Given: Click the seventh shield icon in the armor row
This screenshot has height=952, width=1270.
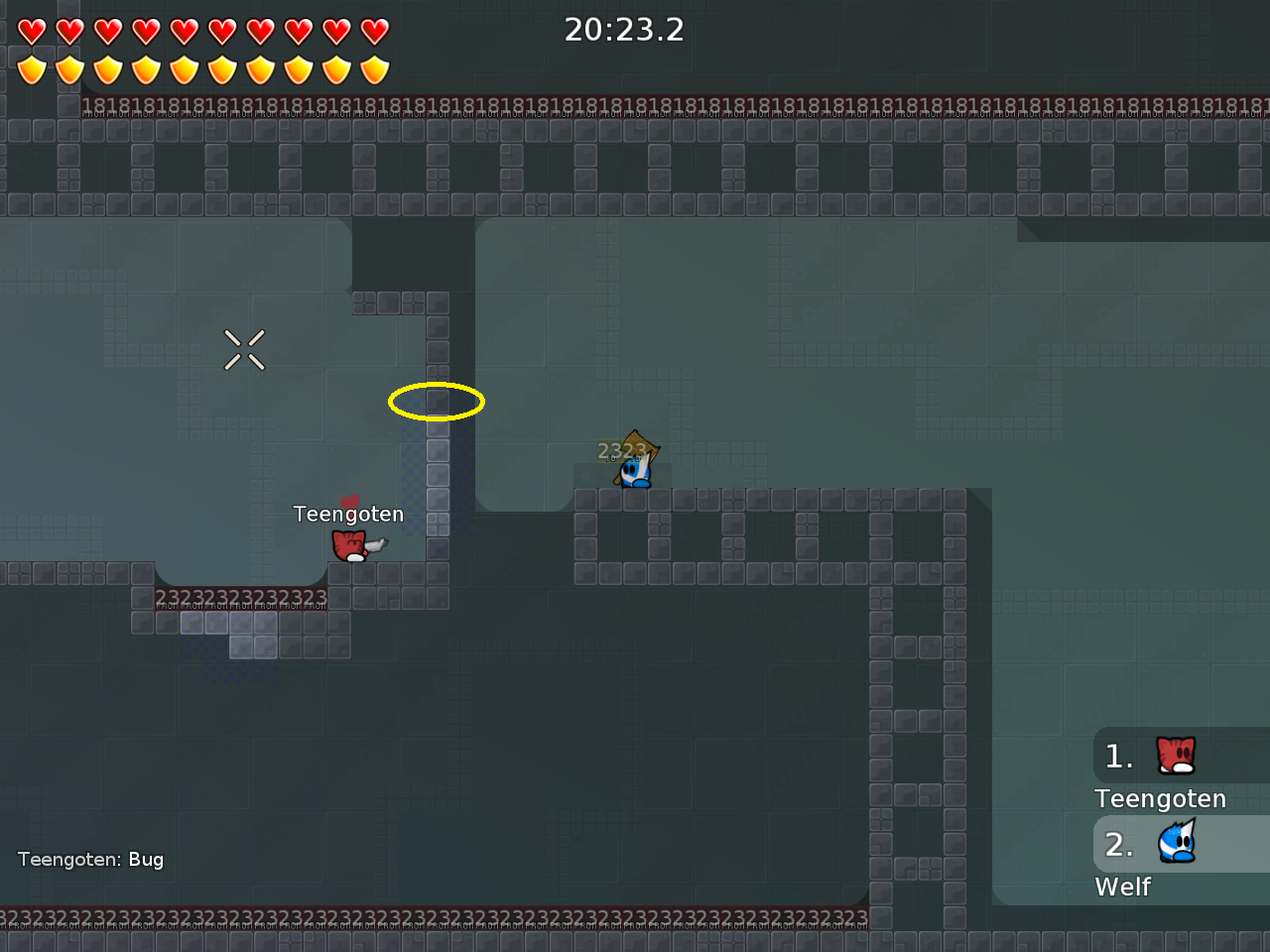Looking at the screenshot, I should 260,69.
